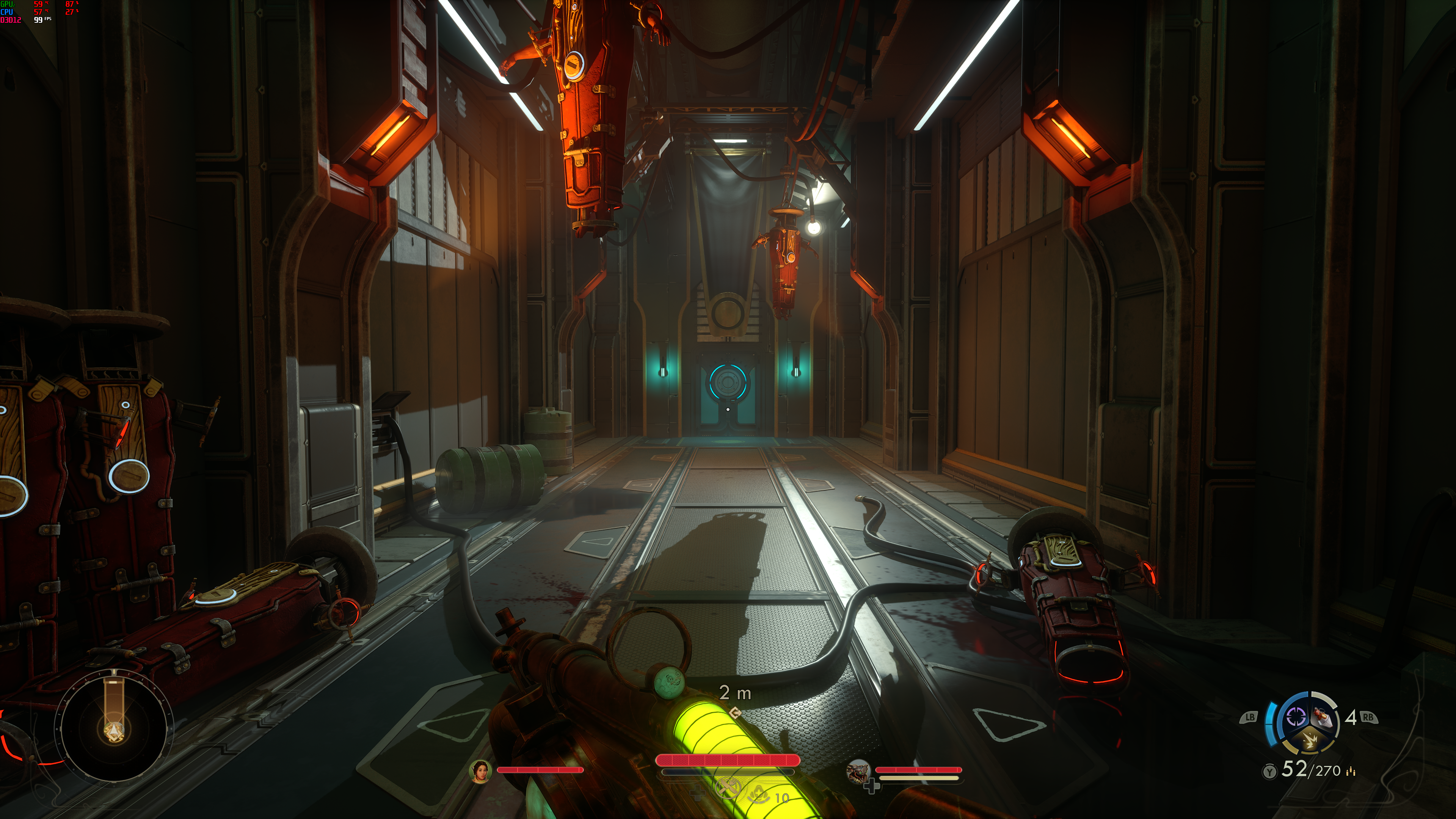The width and height of the screenshot is (1456, 819).
Task: Select the female companion portrait
Action: point(480,771)
